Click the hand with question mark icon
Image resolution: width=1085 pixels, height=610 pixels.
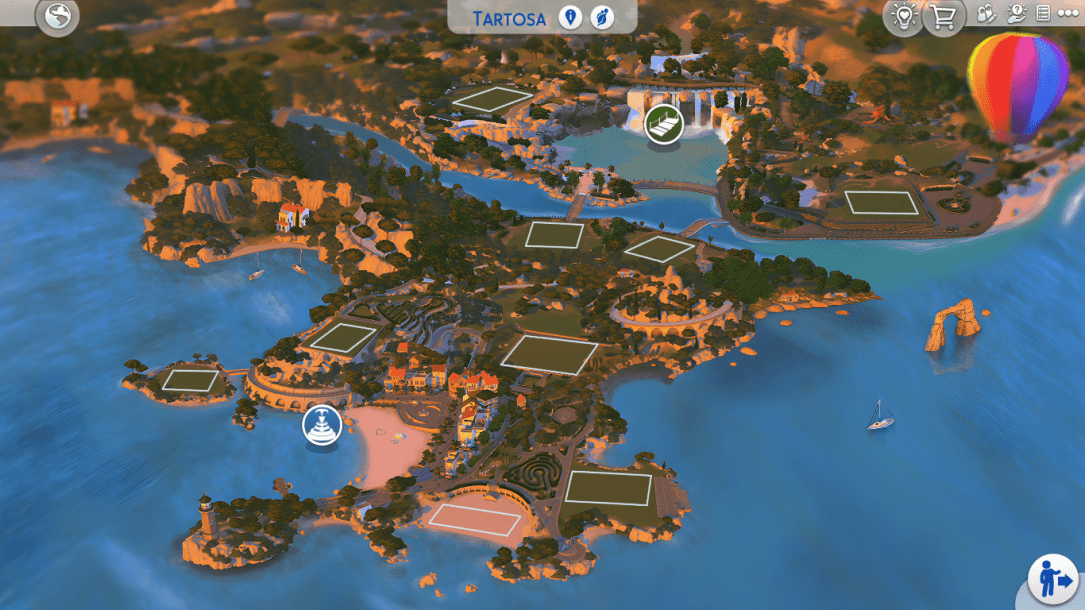pos(1016,14)
